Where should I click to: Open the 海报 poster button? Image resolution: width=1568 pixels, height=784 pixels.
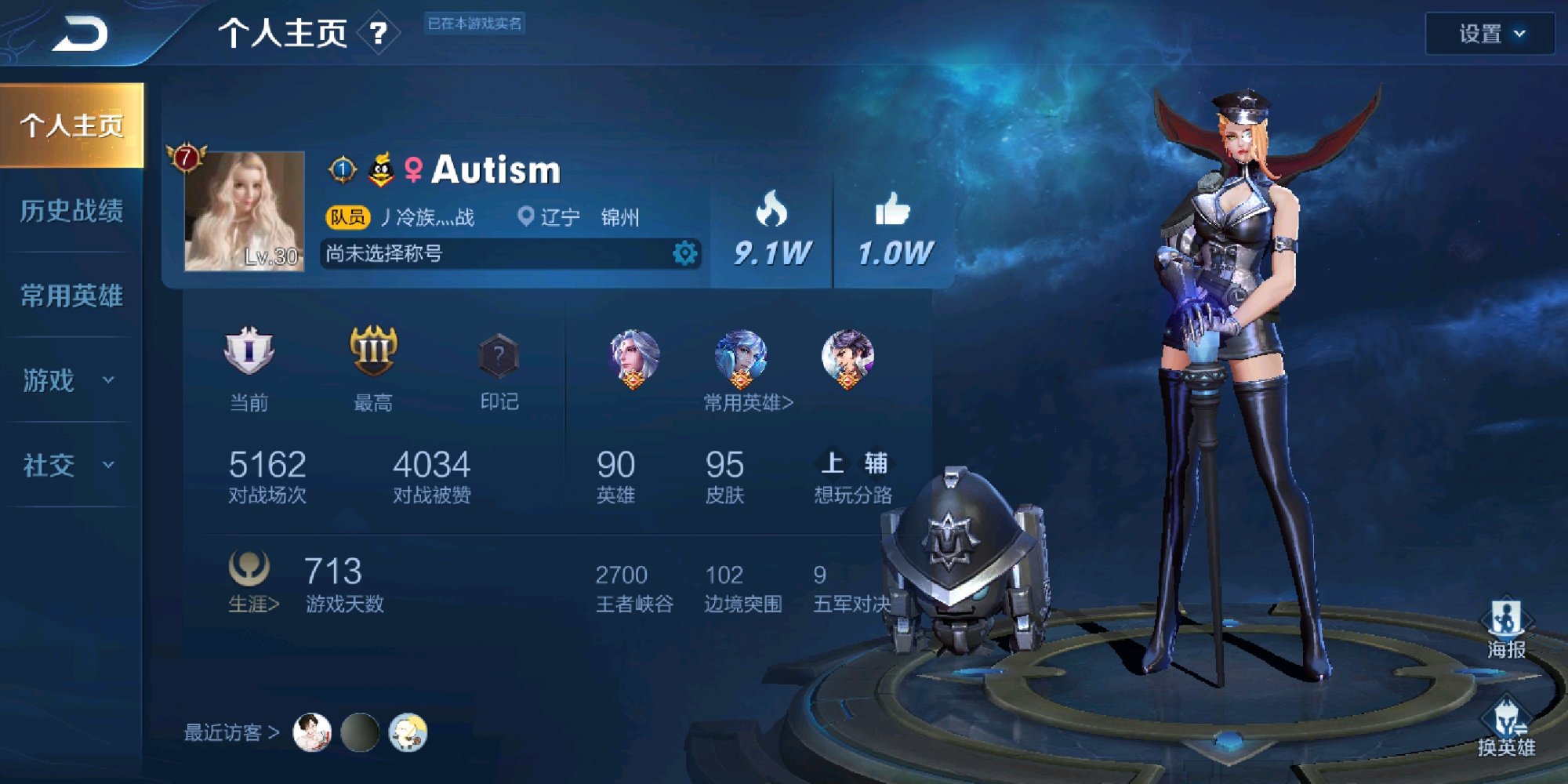(1506, 629)
